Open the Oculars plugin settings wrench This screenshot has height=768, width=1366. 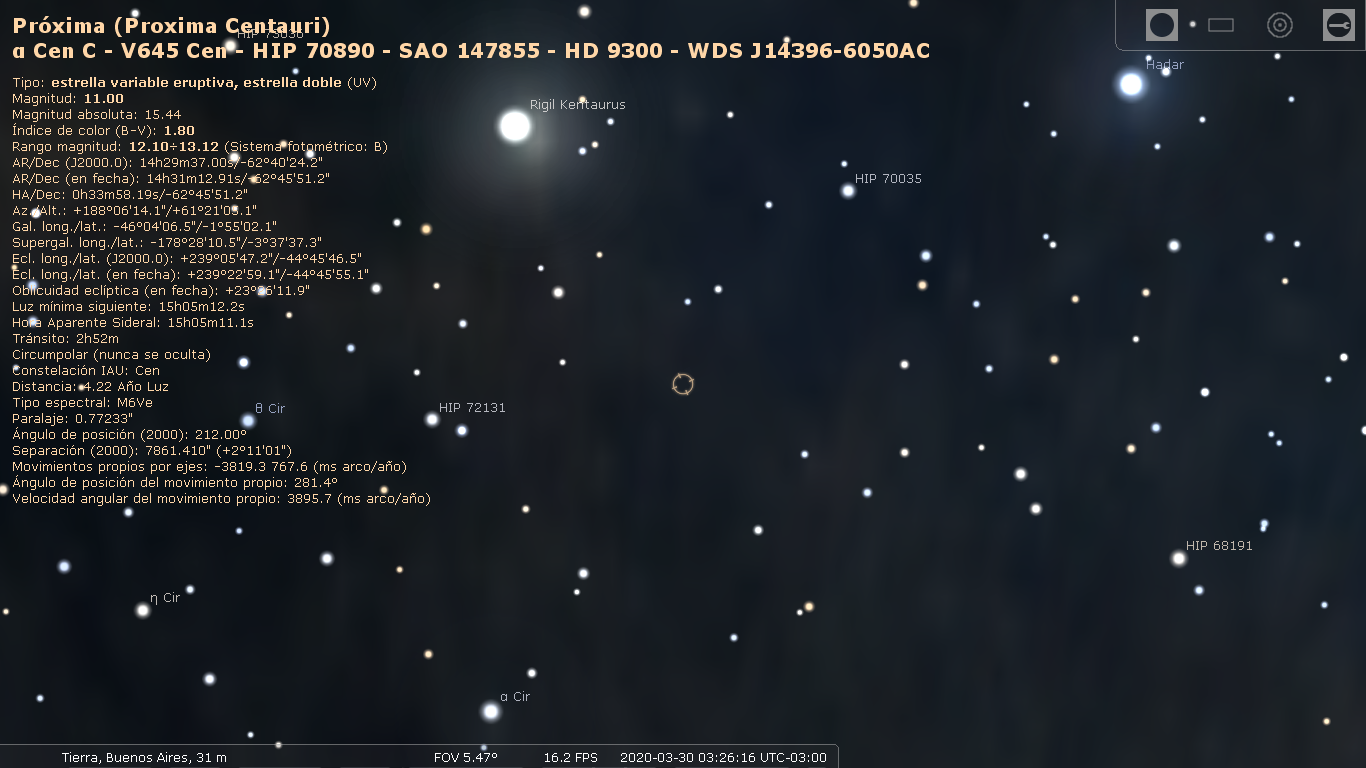[1340, 25]
